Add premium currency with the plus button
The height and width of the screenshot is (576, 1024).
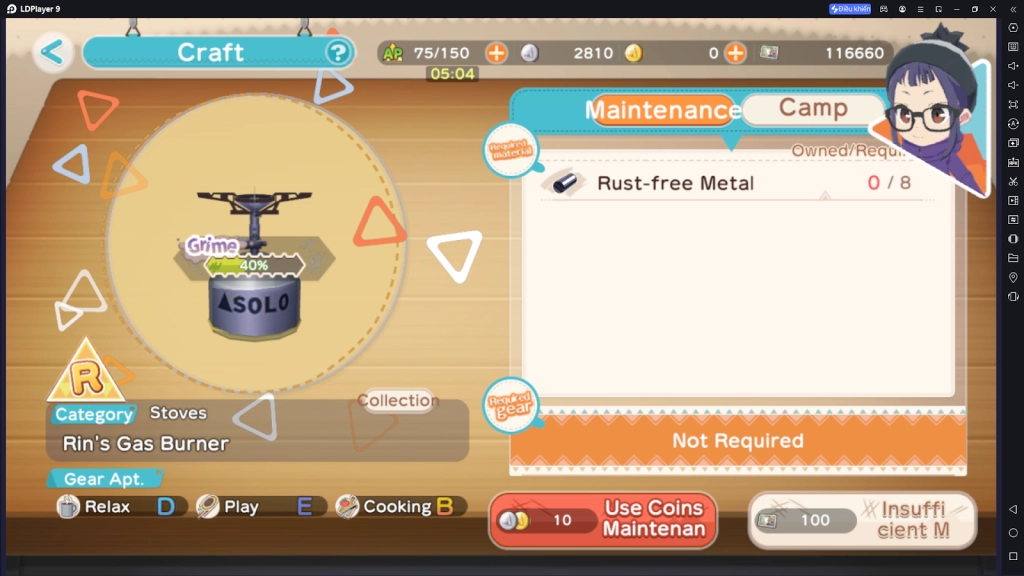[x=735, y=53]
